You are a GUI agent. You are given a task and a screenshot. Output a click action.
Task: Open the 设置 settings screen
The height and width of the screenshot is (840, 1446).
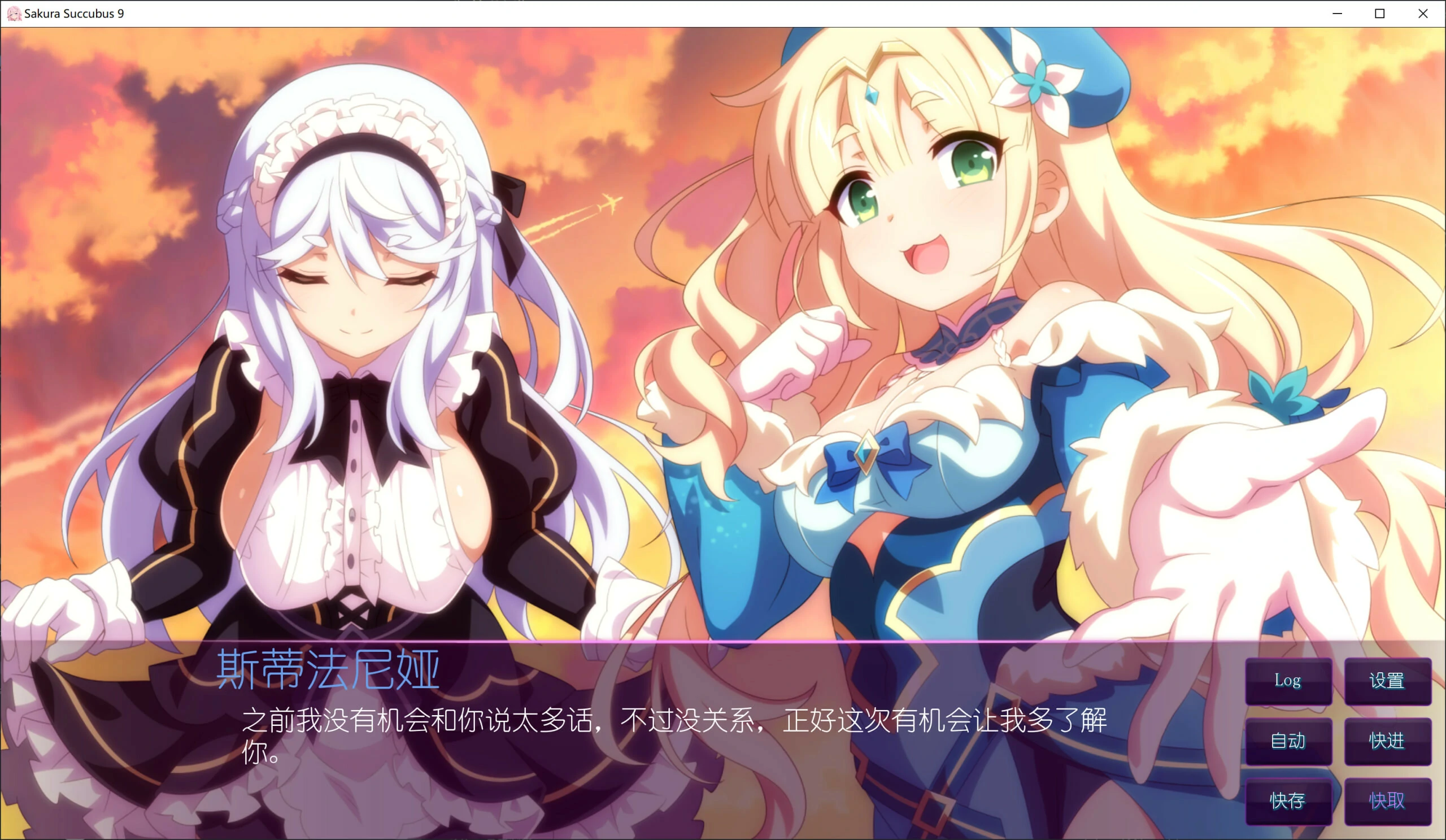pos(1387,681)
